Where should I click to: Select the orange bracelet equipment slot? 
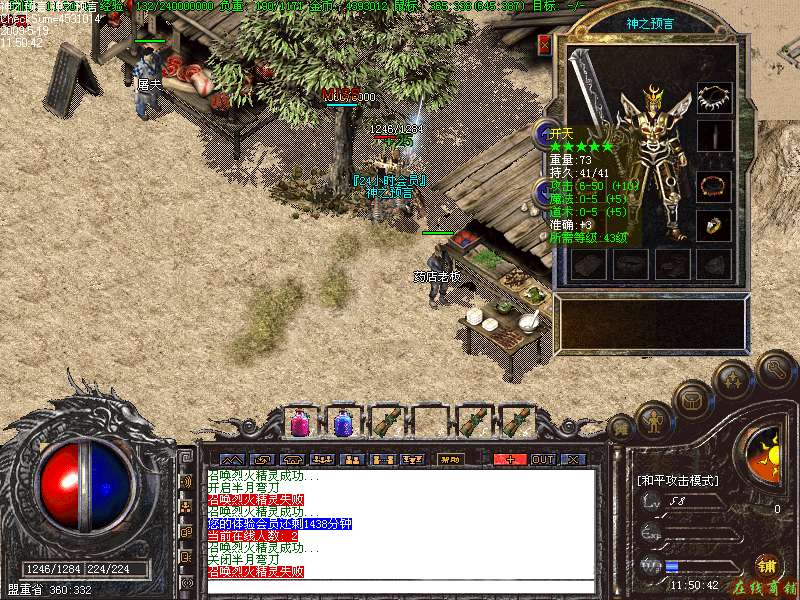(x=714, y=186)
